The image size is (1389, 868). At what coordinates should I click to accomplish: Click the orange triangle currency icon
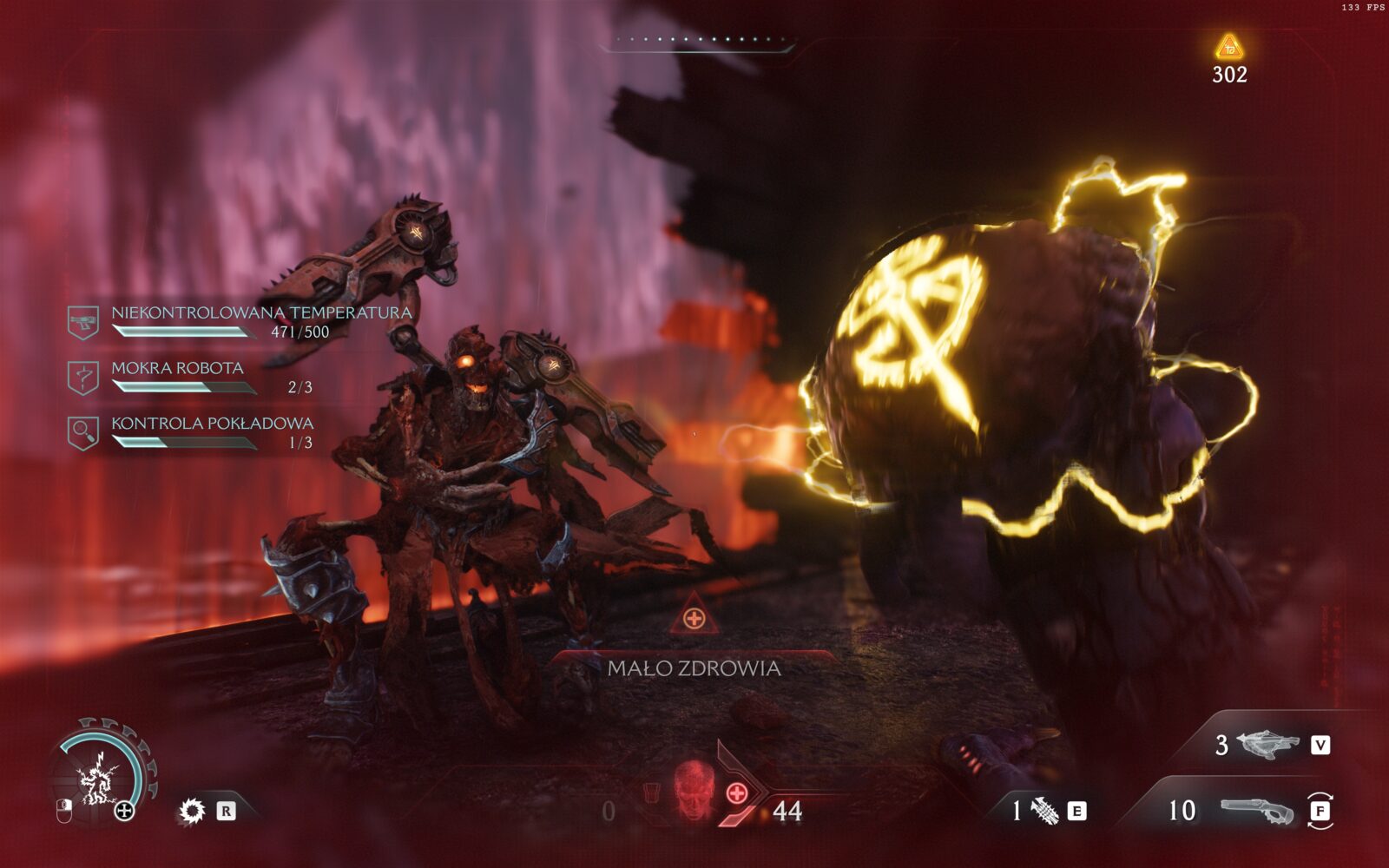click(1228, 47)
